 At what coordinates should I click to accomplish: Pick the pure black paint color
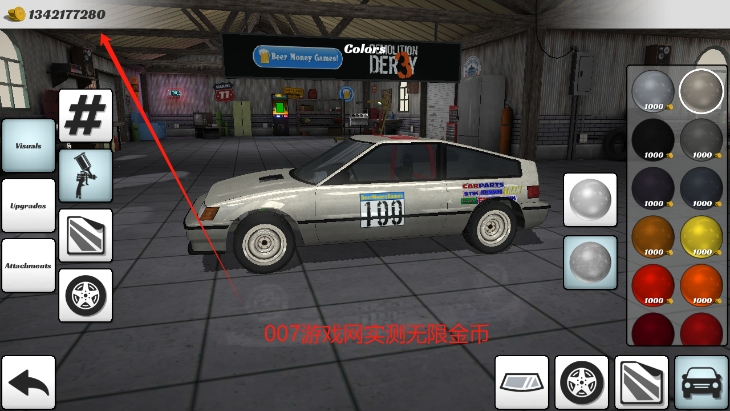click(653, 139)
